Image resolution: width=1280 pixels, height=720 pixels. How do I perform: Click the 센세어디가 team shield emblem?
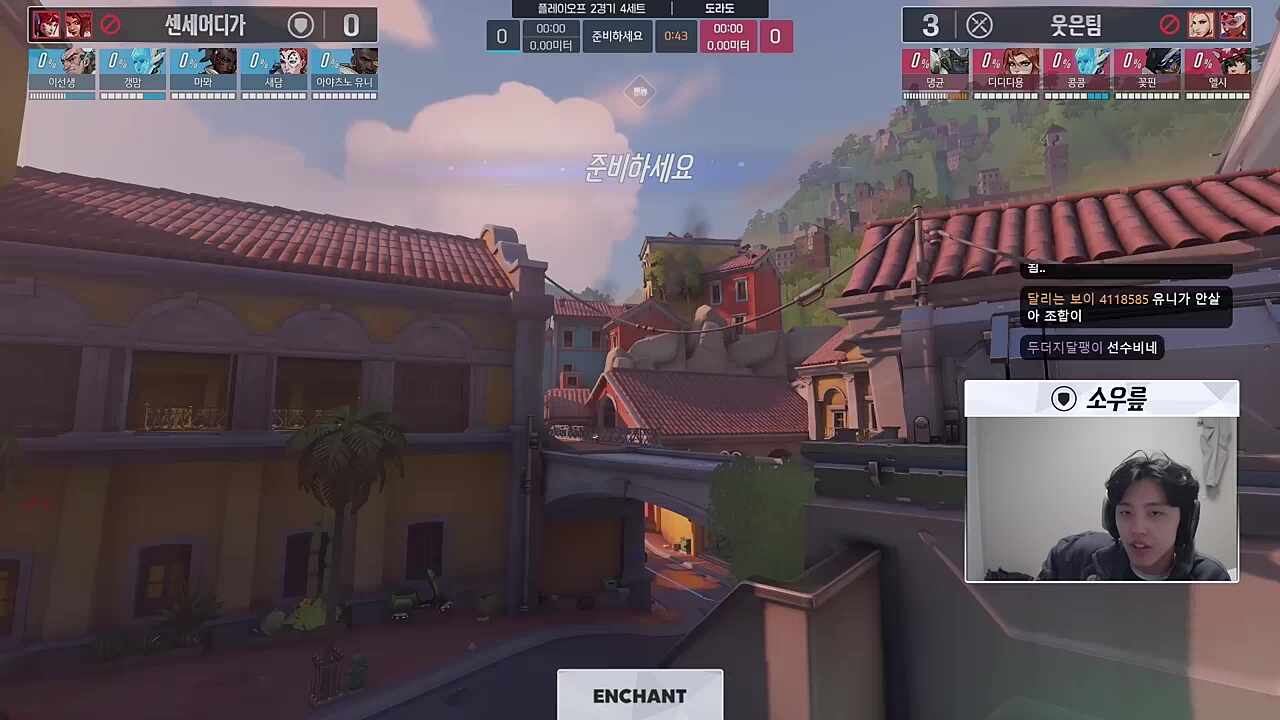tap(301, 26)
